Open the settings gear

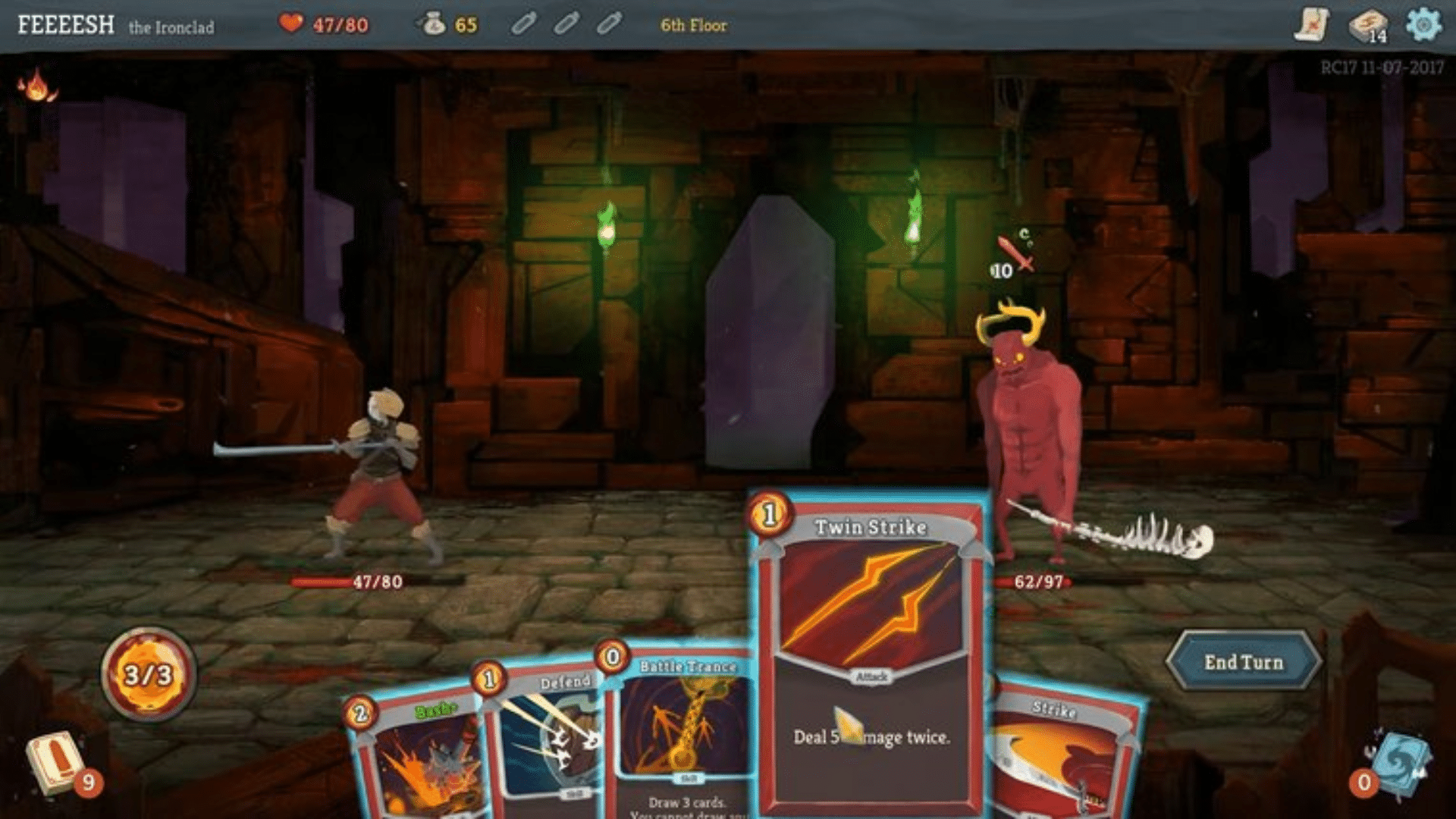(x=1423, y=25)
